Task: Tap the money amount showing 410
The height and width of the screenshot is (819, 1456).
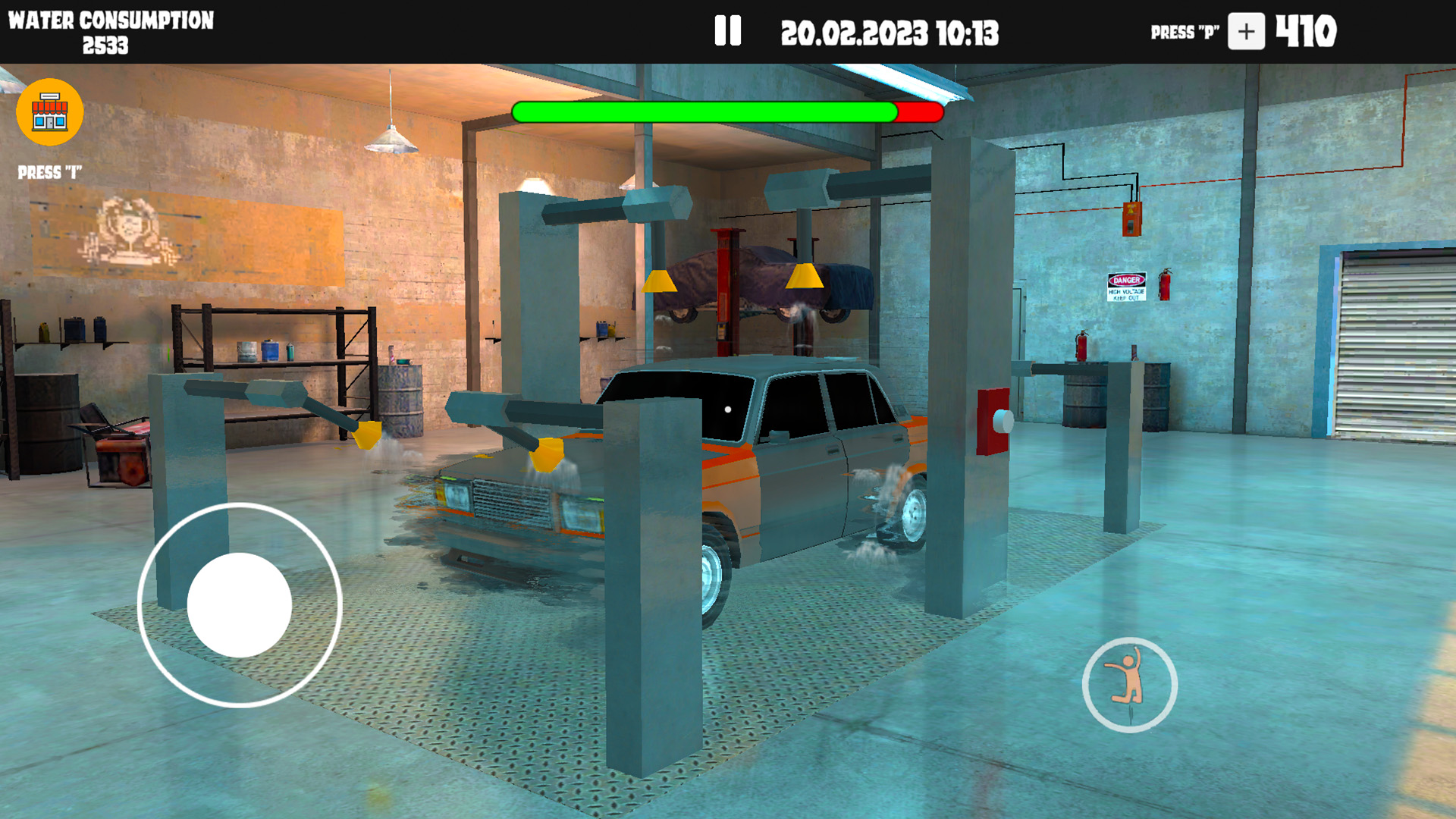Action: tap(1306, 32)
